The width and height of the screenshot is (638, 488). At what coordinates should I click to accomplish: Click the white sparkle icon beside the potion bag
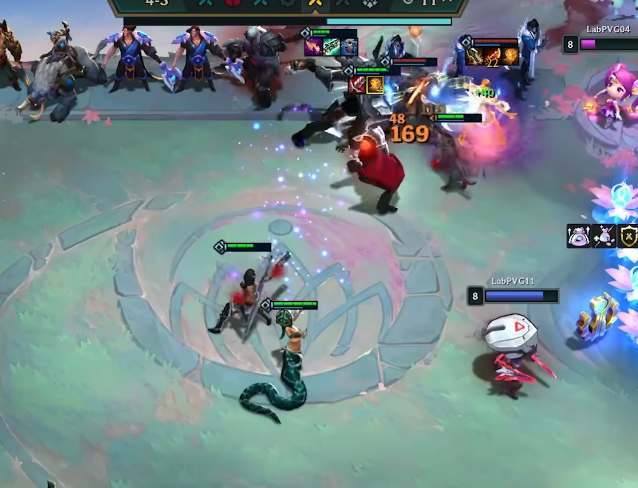603,236
